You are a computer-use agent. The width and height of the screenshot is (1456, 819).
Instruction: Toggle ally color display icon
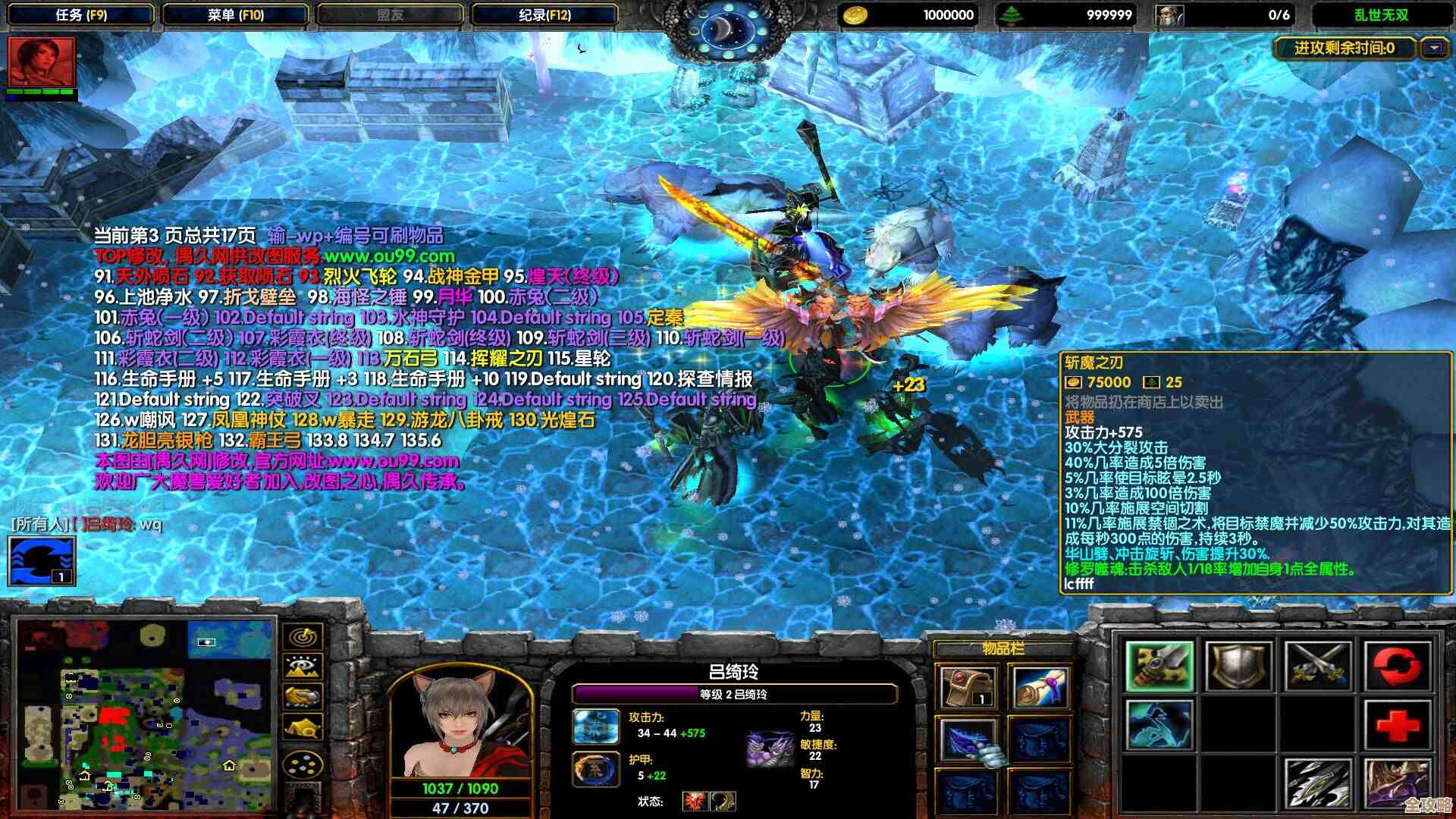point(301,697)
